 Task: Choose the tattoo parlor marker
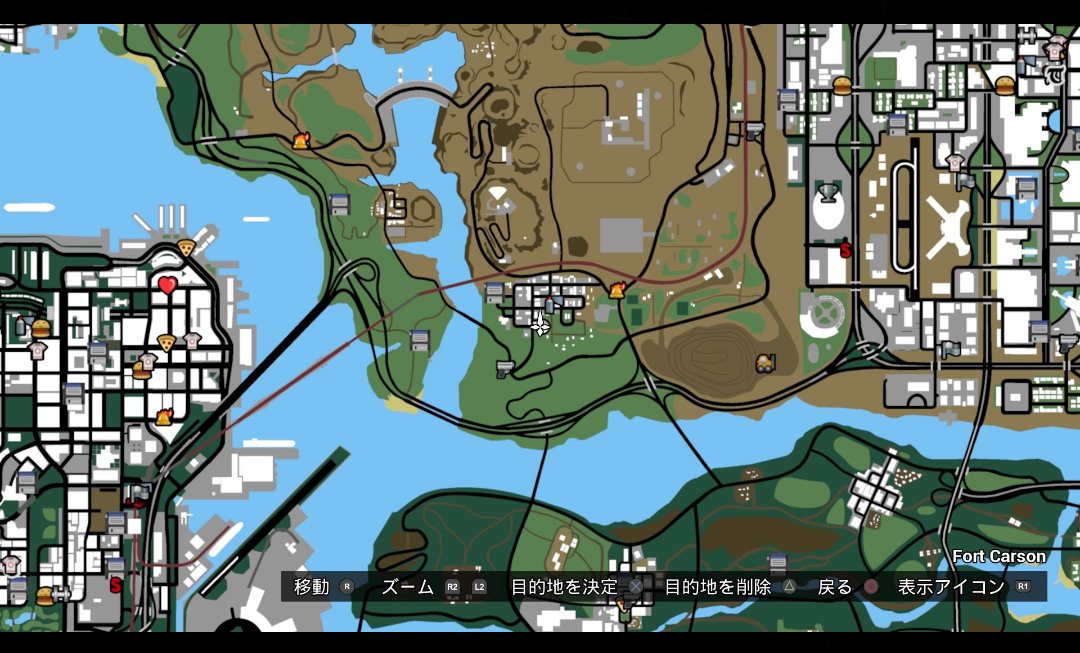point(1054,73)
